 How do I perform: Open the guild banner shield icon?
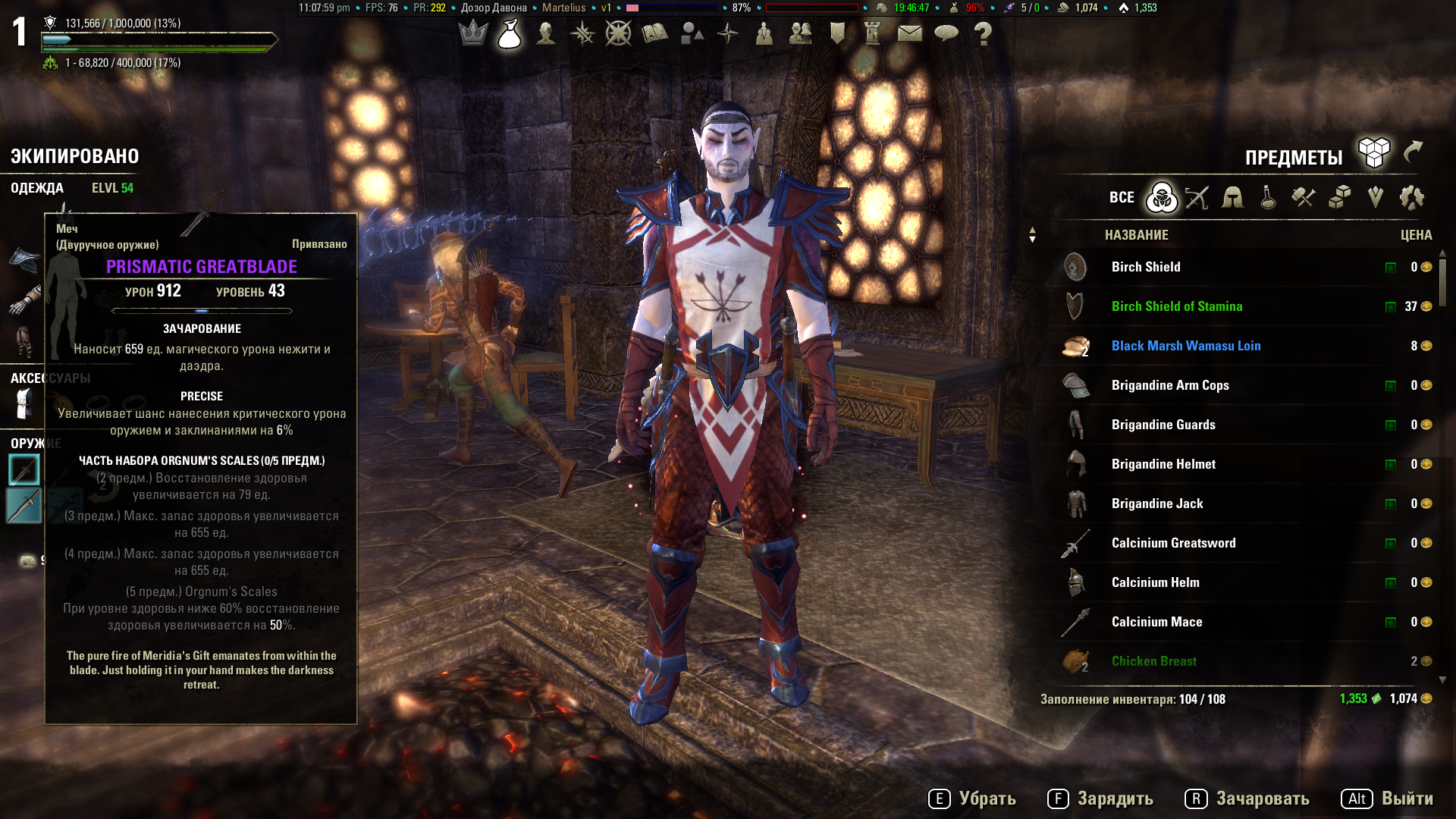tap(837, 33)
